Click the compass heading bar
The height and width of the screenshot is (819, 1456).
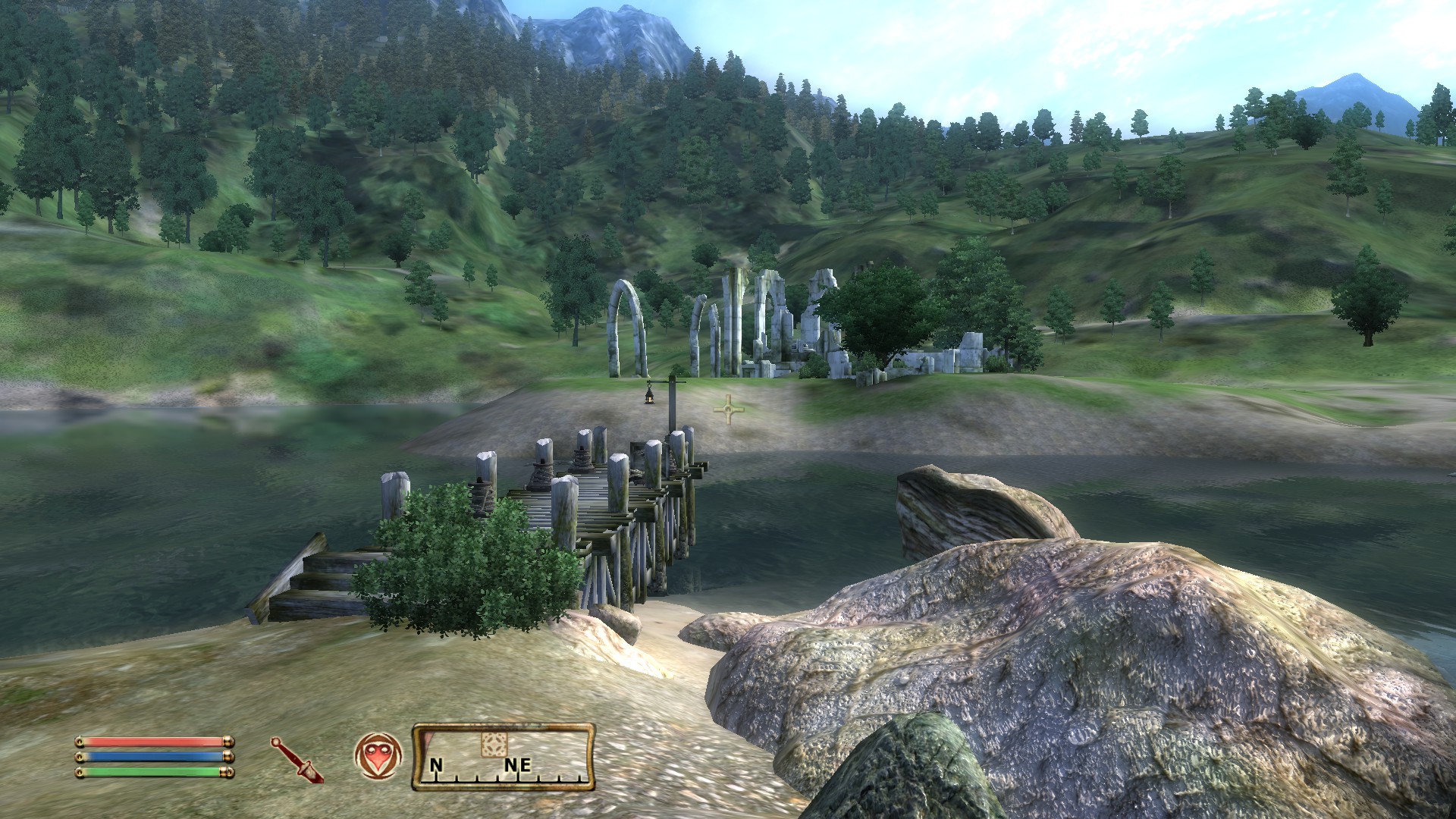point(503,758)
